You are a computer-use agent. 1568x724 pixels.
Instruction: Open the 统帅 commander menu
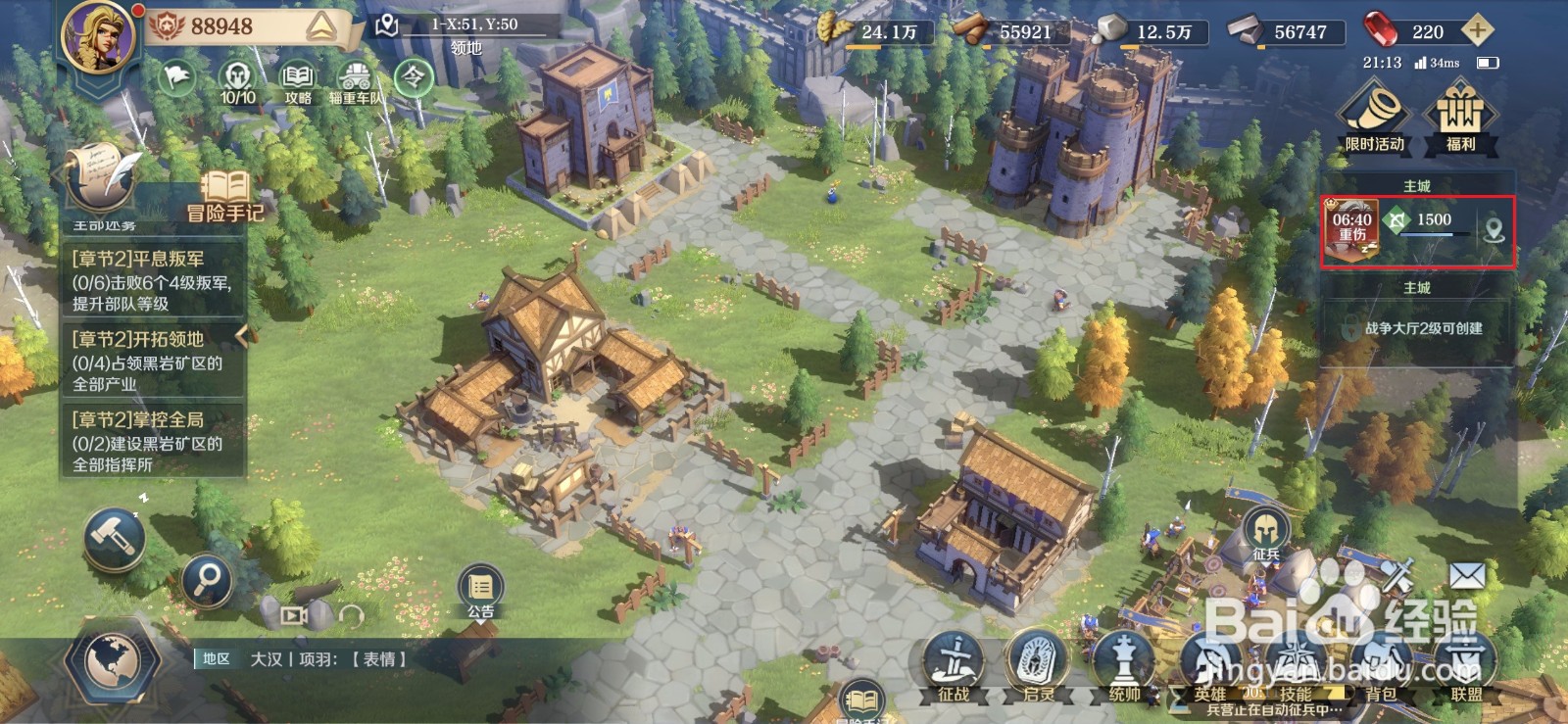pos(1124,666)
